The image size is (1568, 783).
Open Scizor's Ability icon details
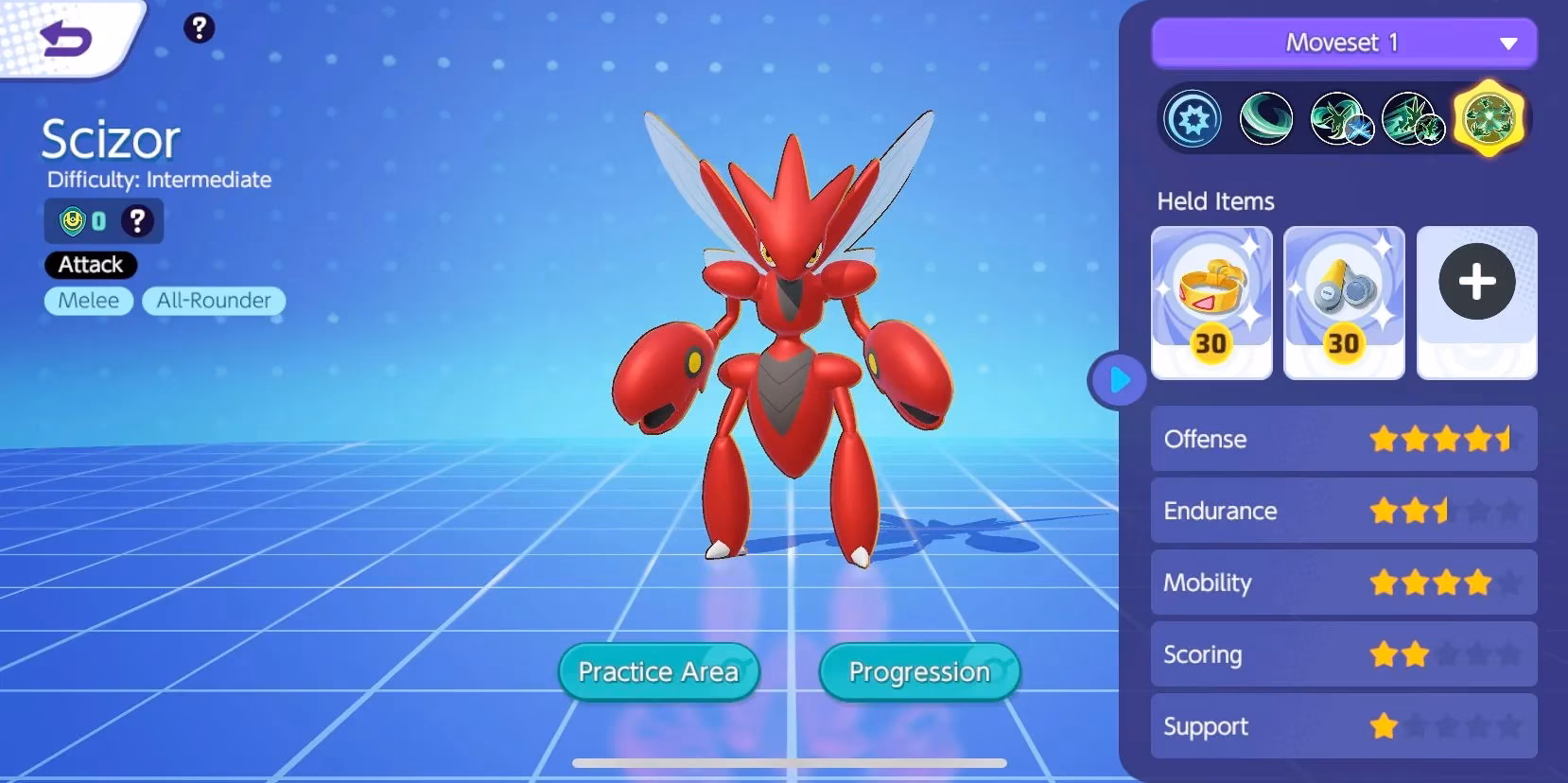[x=1193, y=118]
